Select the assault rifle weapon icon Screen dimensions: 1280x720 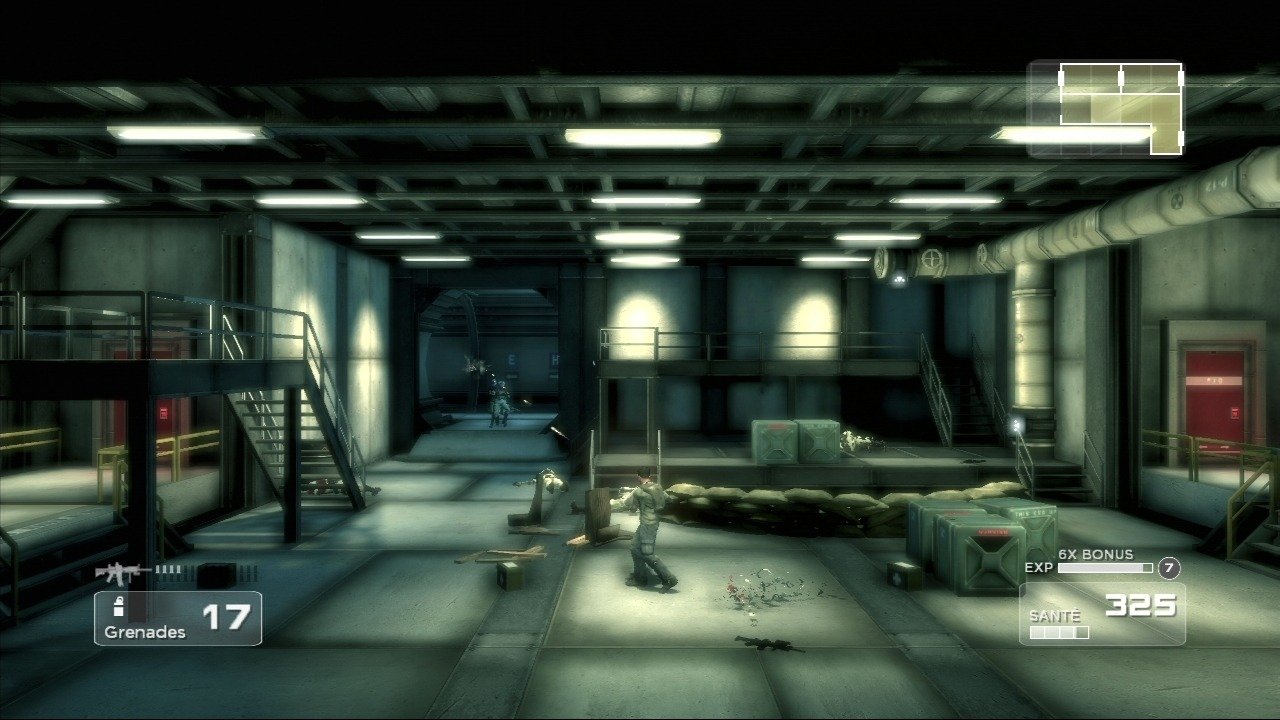[x=122, y=573]
